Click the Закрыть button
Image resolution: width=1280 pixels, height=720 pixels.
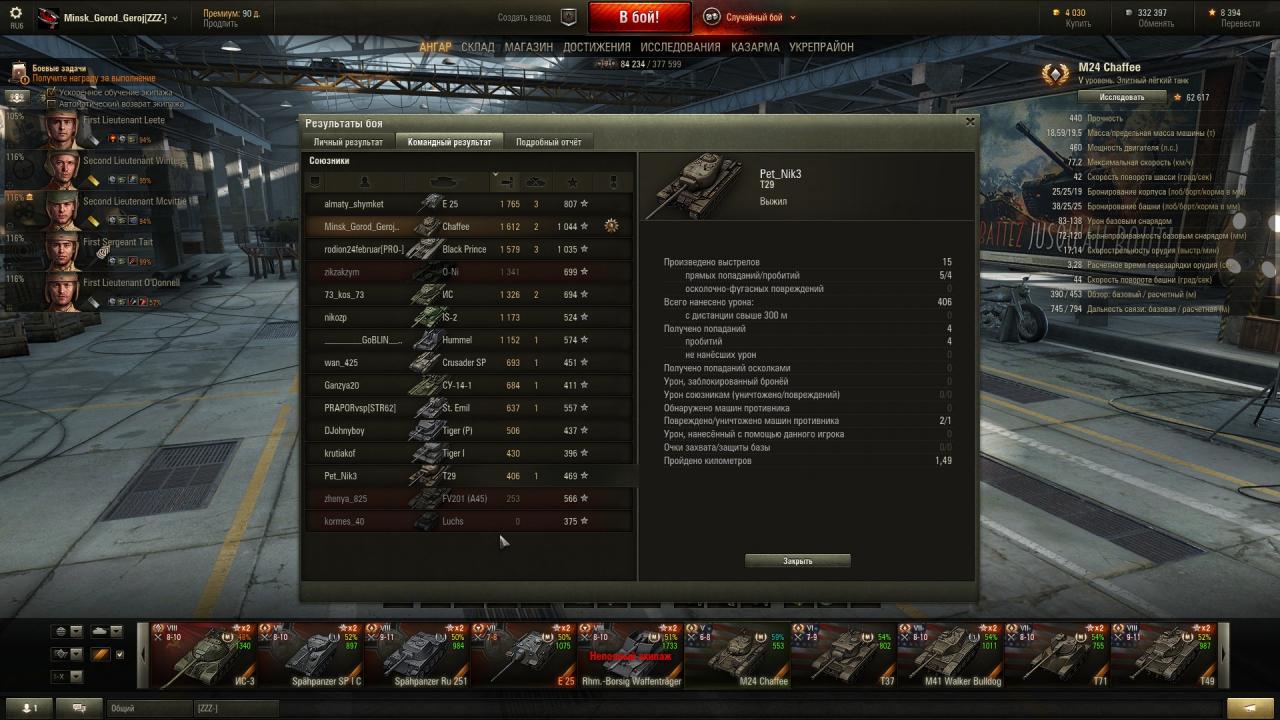(x=797, y=561)
